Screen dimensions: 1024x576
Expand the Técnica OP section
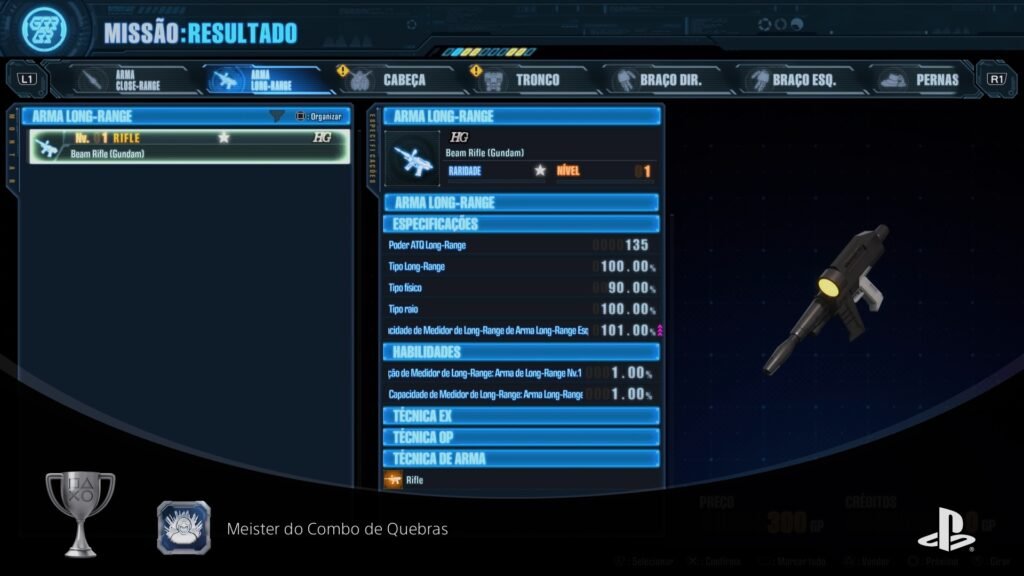521,437
